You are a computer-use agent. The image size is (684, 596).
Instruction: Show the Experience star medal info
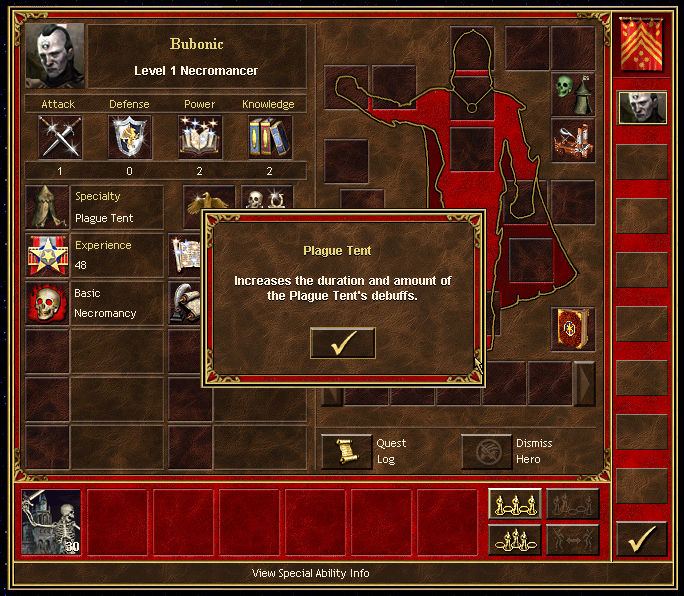(x=47, y=255)
